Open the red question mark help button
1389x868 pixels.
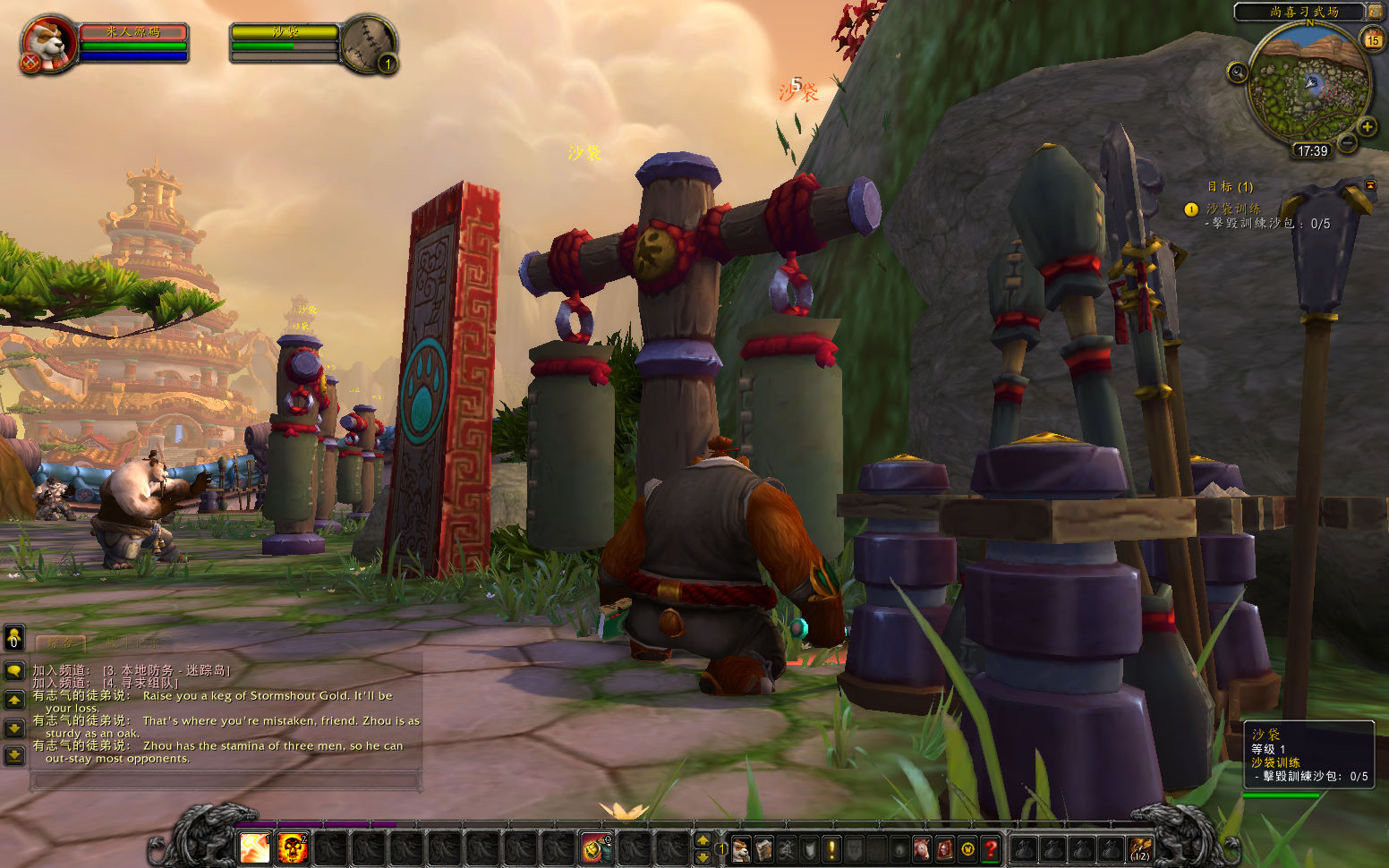pyautogui.click(x=991, y=848)
